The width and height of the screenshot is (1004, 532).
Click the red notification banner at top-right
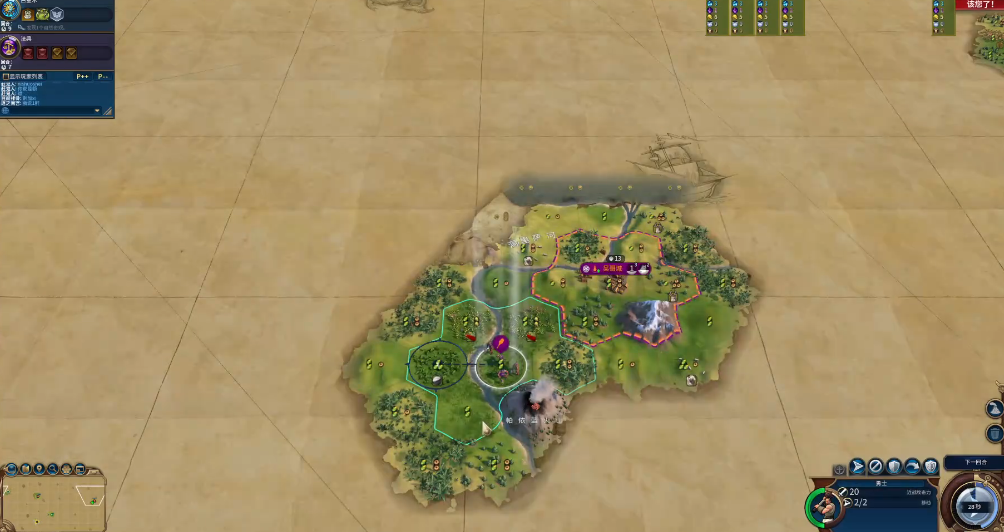(979, 5)
